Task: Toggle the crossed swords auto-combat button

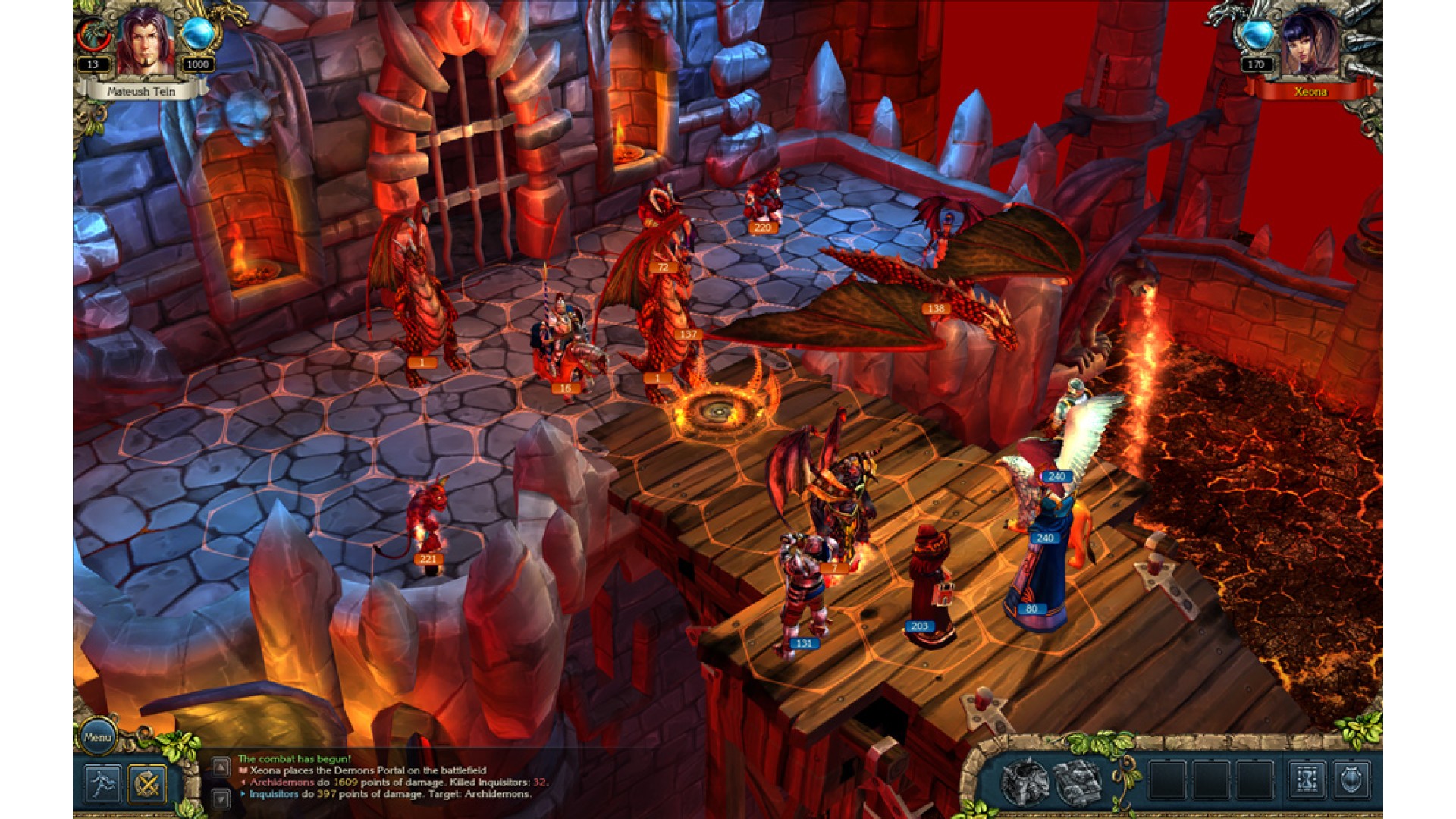Action: click(x=147, y=783)
